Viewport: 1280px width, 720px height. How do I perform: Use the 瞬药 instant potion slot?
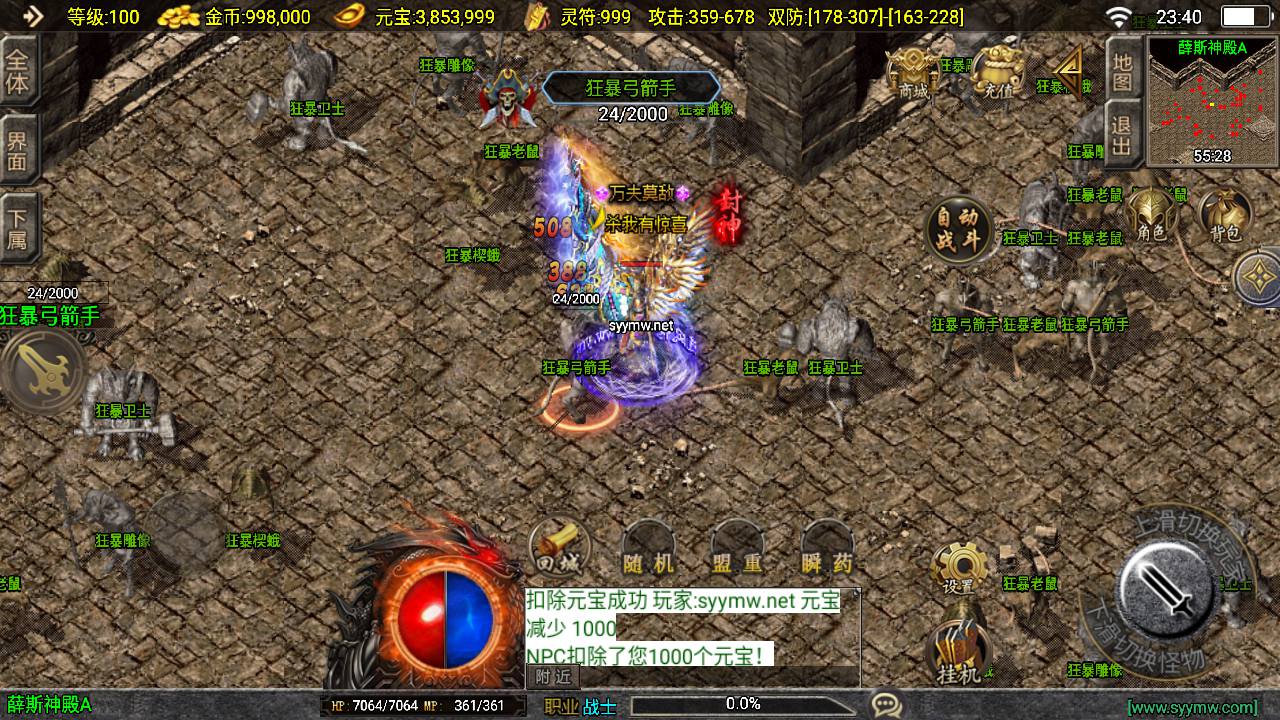pyautogui.click(x=828, y=550)
